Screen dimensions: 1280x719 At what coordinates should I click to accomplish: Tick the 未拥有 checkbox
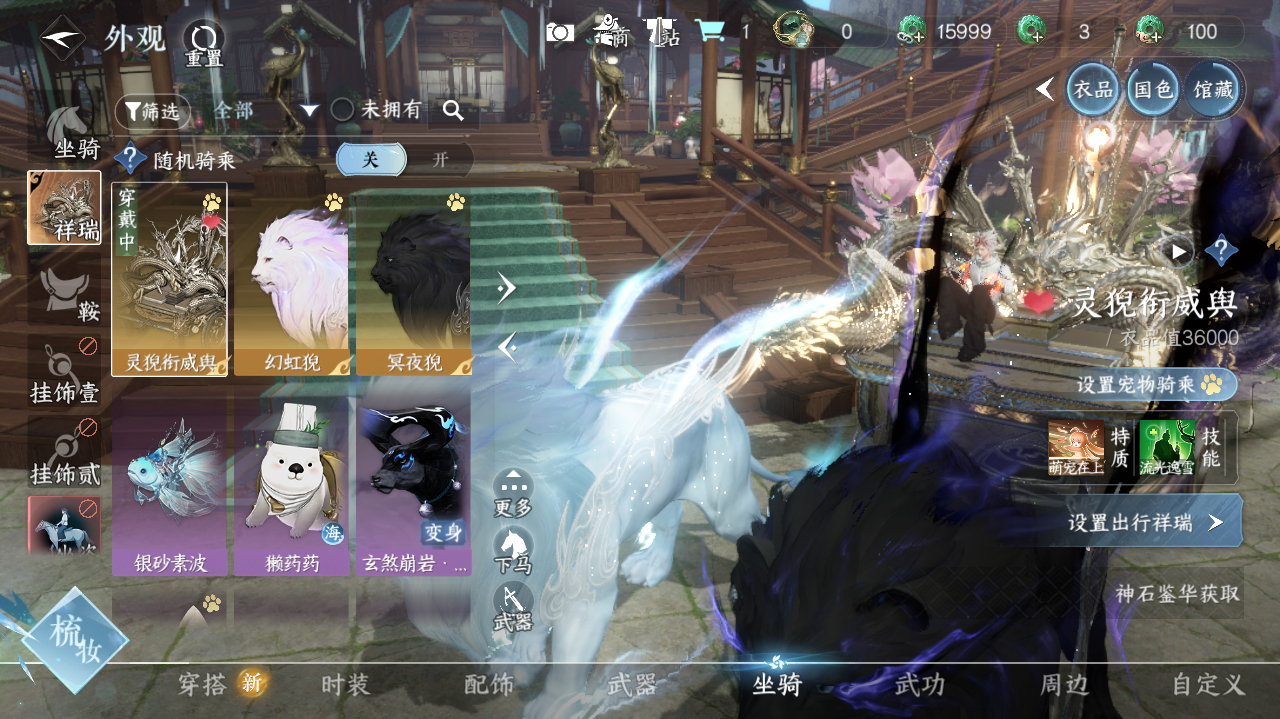343,110
